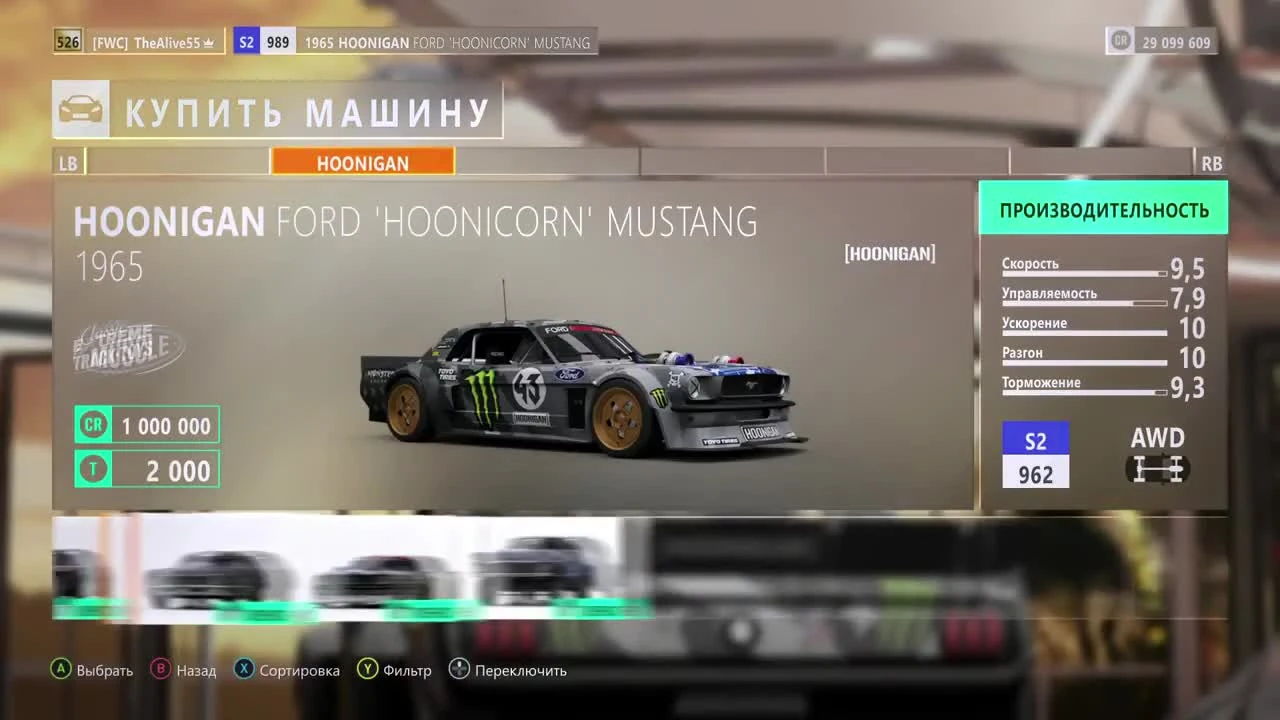The width and height of the screenshot is (1280, 720).
Task: Click the T tokens icon next to 2000
Action: coord(93,469)
